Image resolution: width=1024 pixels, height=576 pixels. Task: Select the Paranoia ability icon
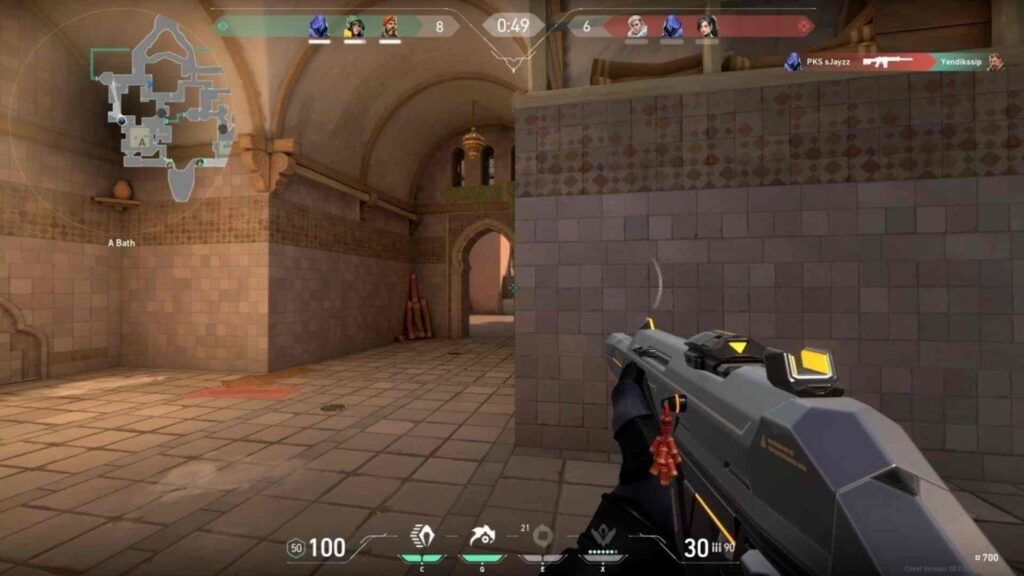pyautogui.click(x=482, y=537)
